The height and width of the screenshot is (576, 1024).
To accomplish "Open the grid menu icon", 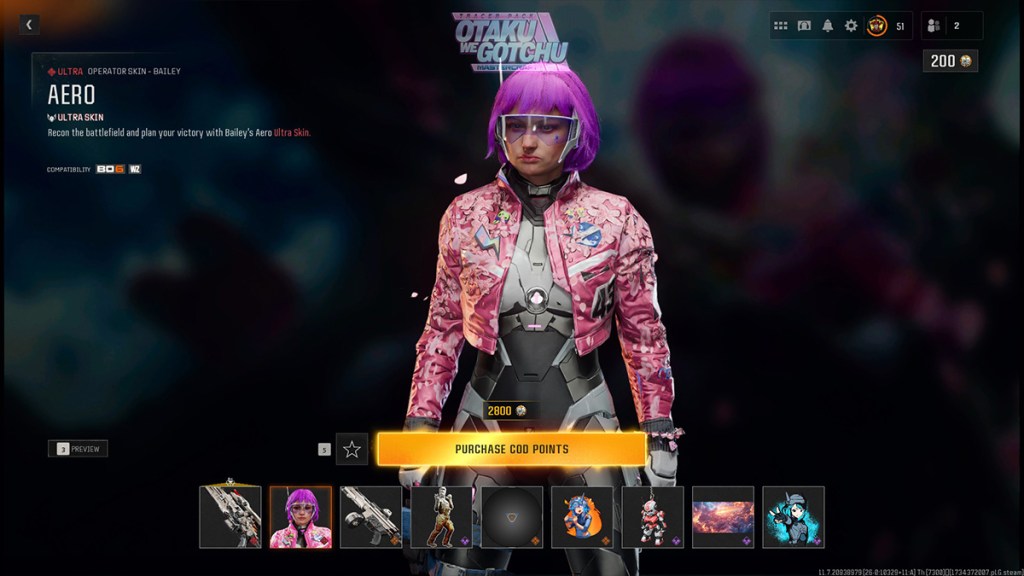I will click(x=781, y=26).
